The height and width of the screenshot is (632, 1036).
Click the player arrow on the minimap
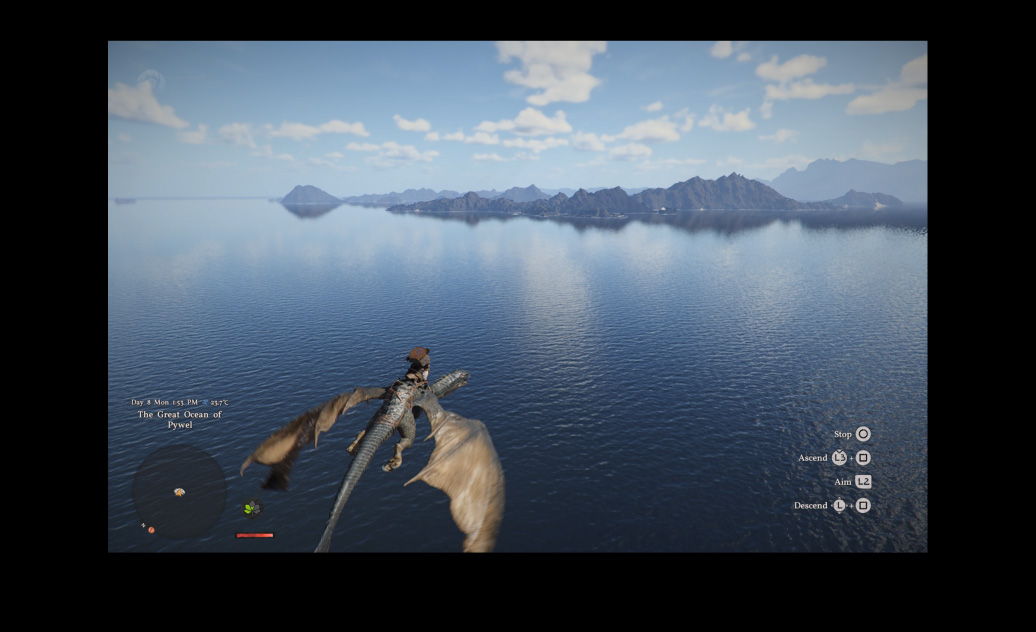tap(180, 492)
